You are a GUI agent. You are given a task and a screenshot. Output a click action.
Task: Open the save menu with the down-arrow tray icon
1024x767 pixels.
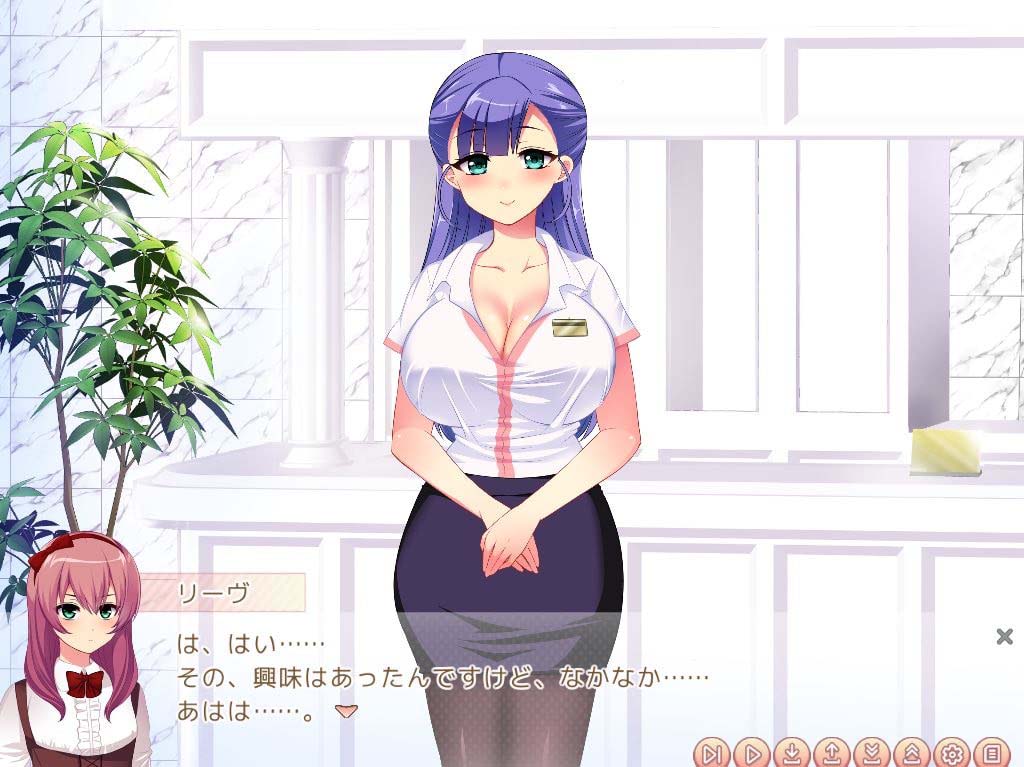pyautogui.click(x=792, y=752)
